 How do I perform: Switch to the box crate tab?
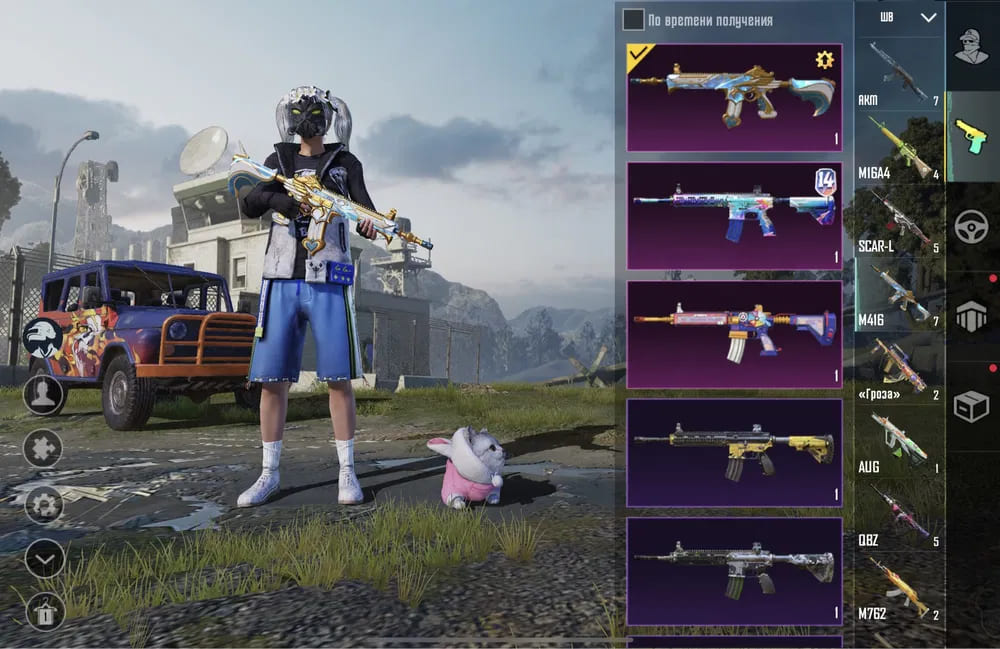[x=971, y=405]
